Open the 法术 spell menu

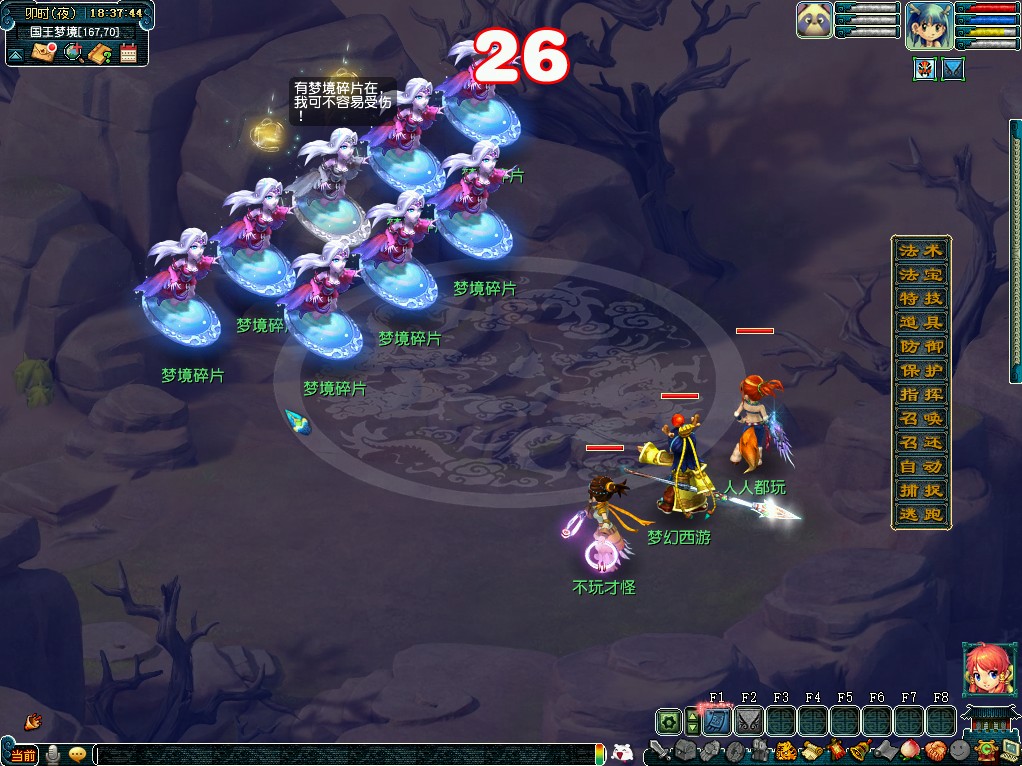920,250
